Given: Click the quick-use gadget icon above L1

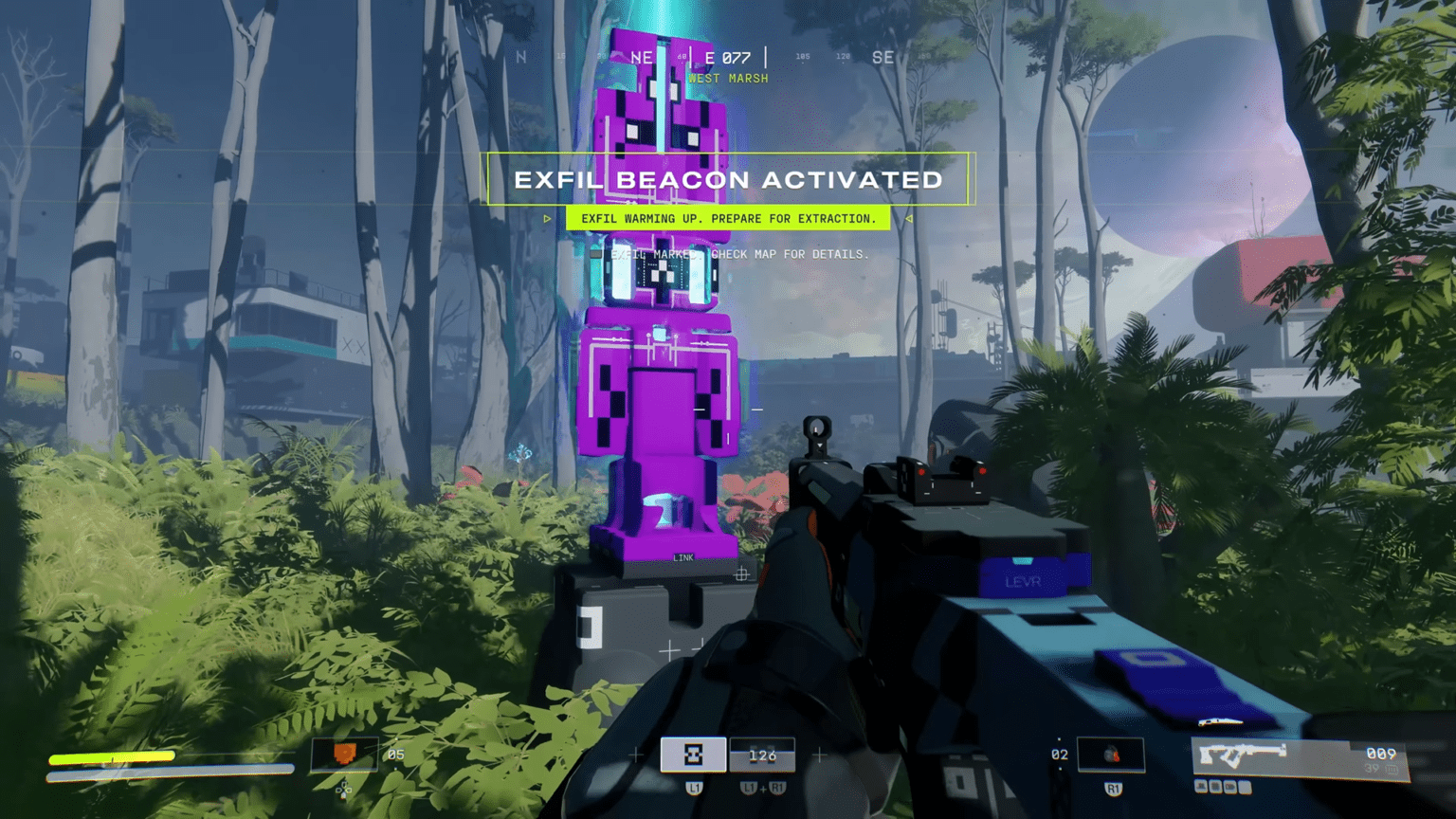Looking at the screenshot, I should coord(694,755).
